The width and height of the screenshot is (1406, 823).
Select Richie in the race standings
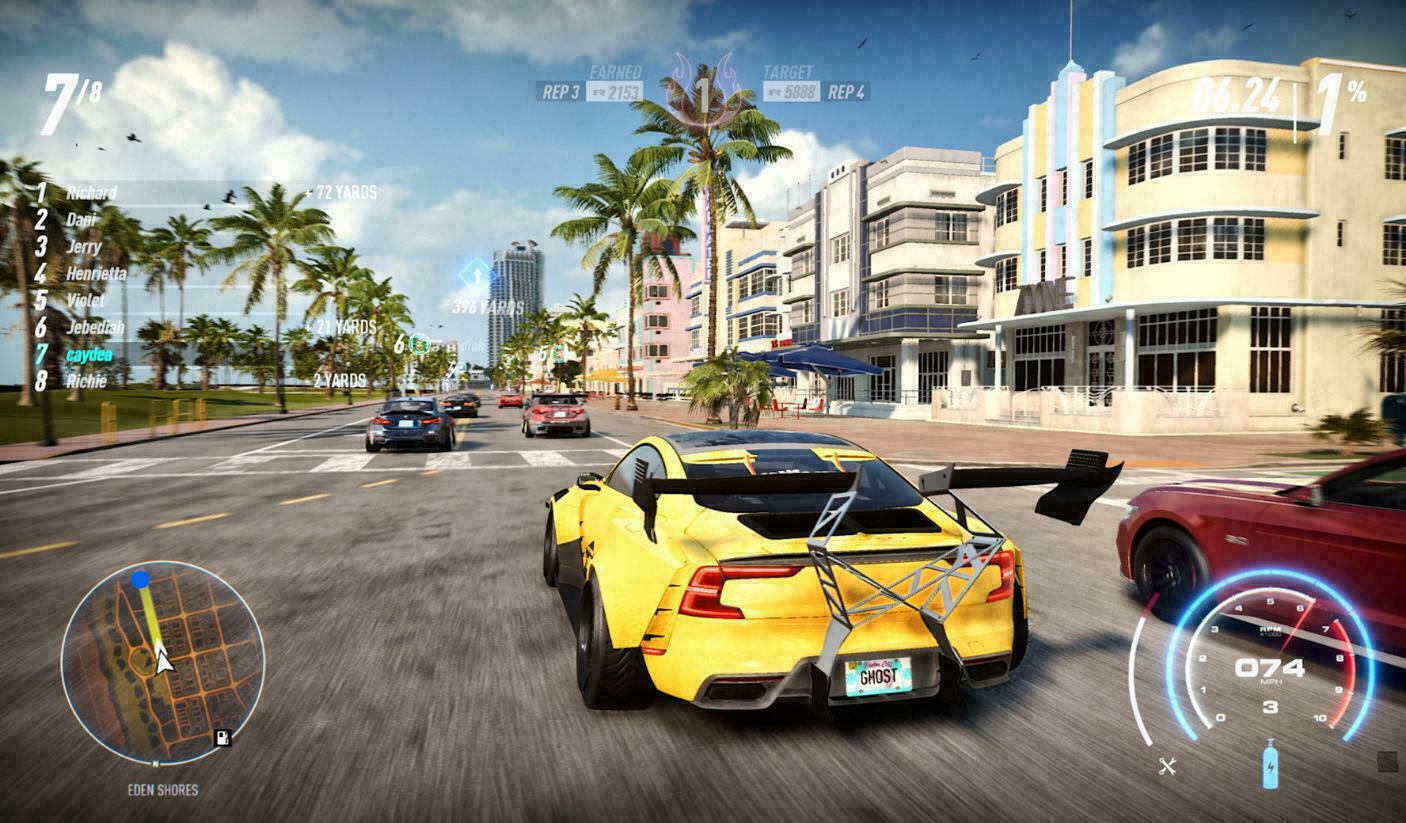tap(86, 381)
